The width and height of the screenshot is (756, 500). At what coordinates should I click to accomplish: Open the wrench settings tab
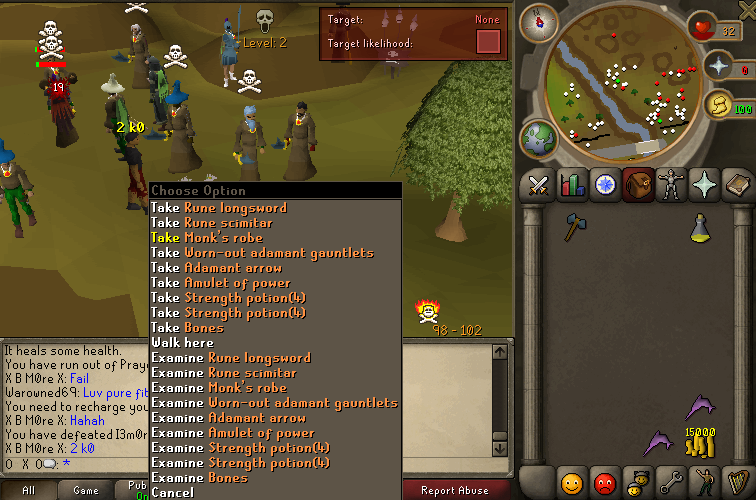(x=669, y=481)
